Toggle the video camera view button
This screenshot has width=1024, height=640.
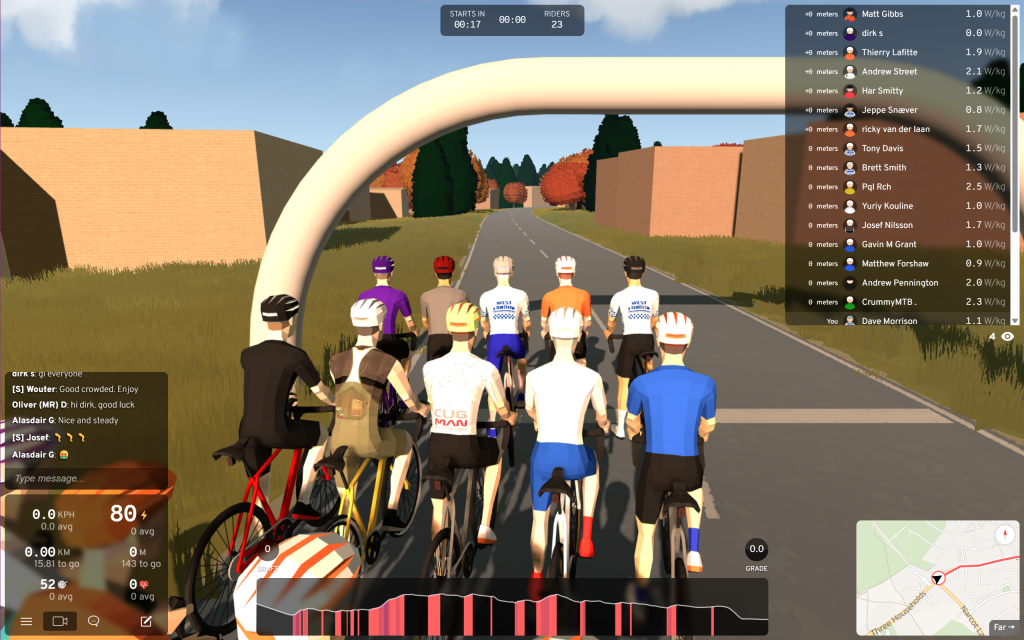pyautogui.click(x=60, y=621)
